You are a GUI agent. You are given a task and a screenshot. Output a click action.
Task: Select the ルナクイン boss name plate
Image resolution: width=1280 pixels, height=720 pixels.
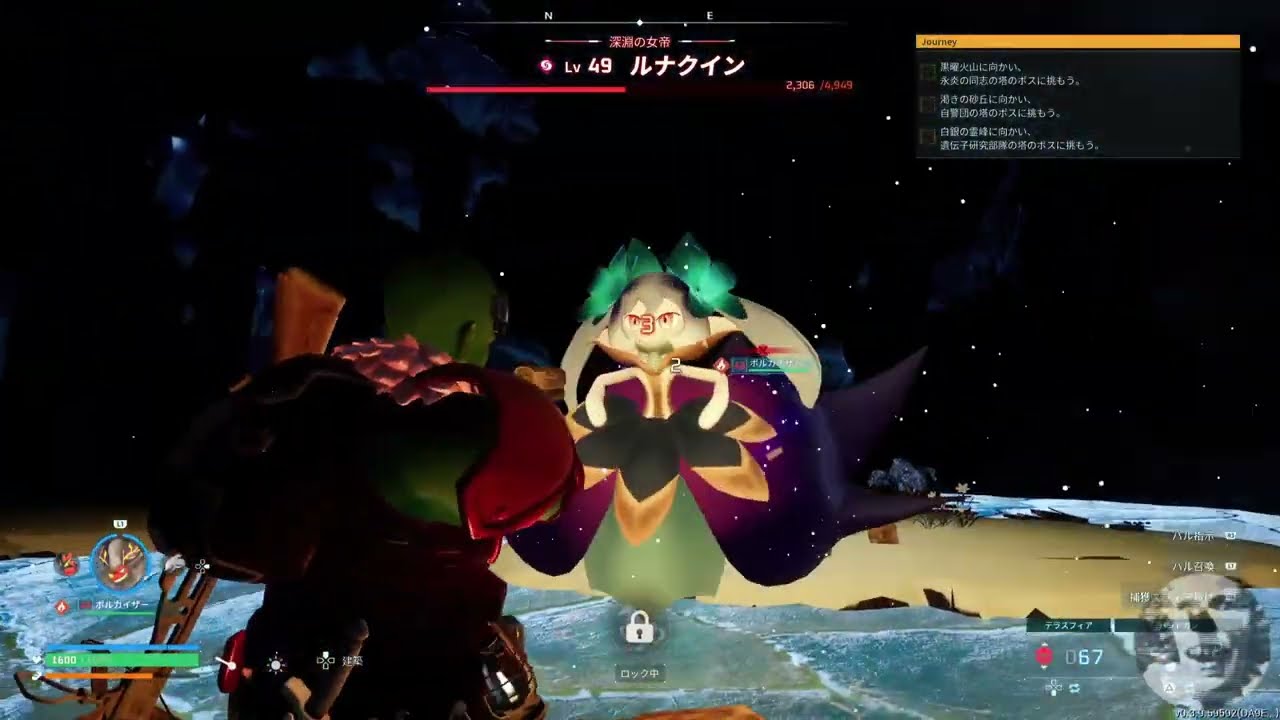coord(686,66)
